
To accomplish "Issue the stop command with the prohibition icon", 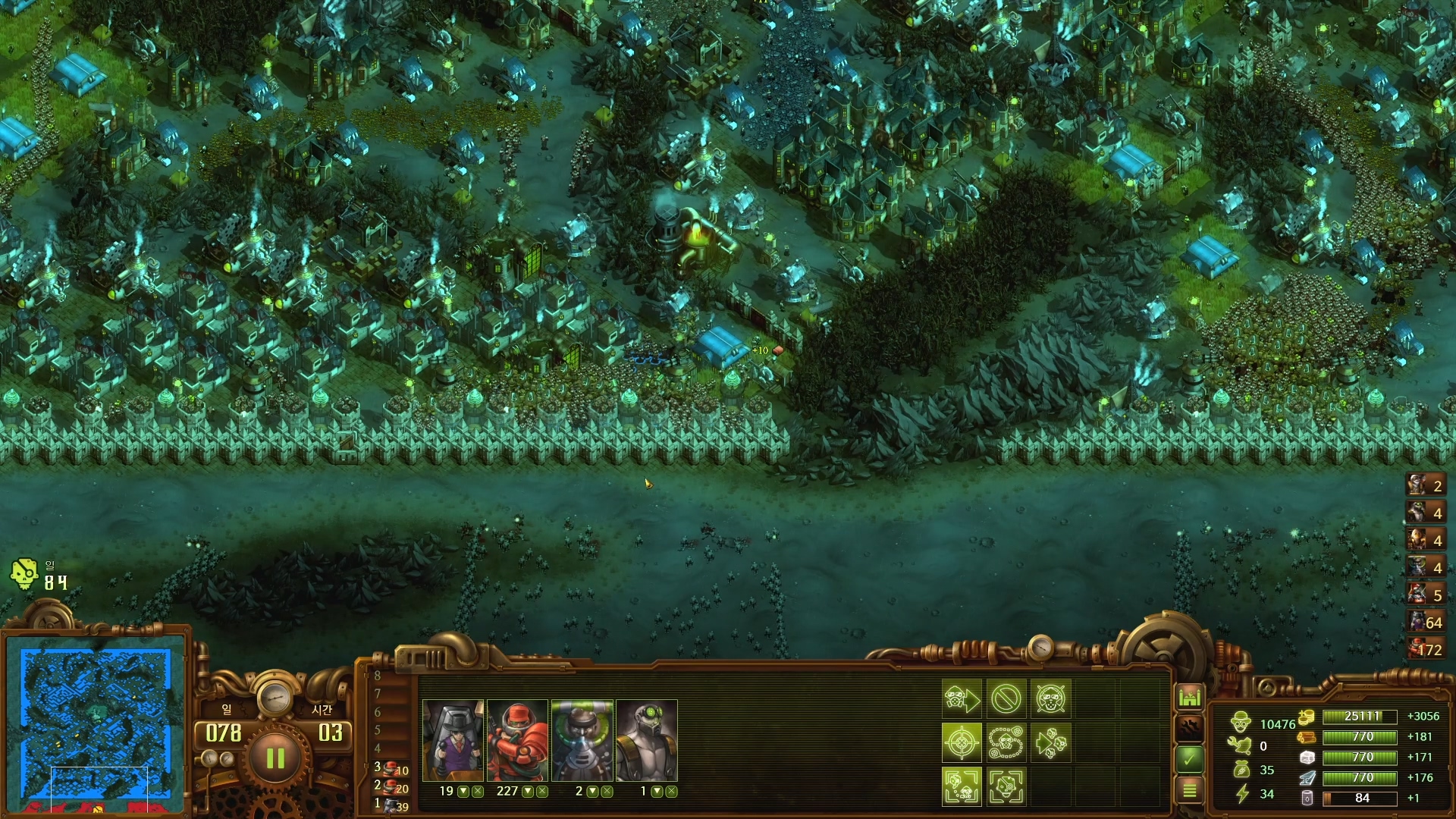I will [1006, 698].
